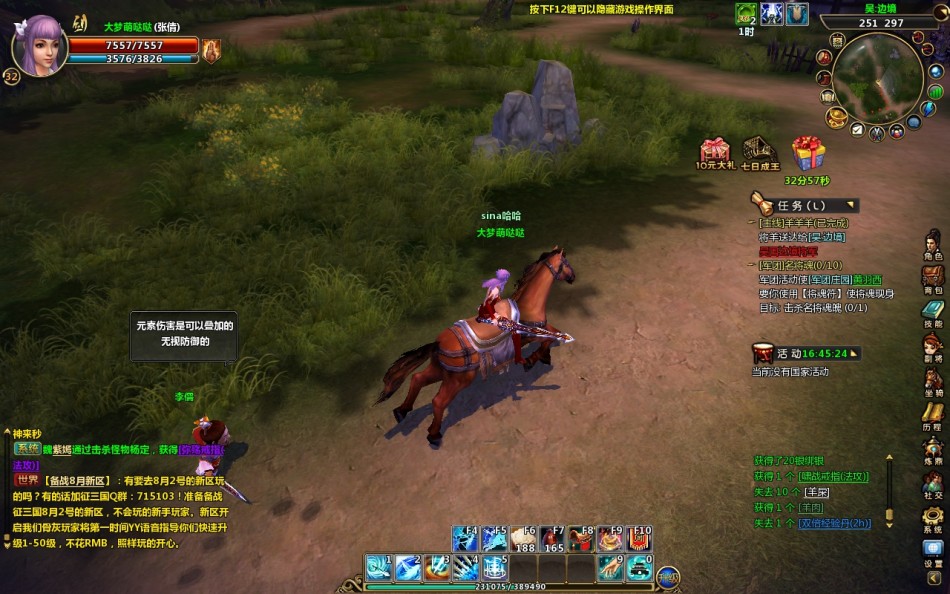
Task: Open the 角色 character menu
Action: 932,243
